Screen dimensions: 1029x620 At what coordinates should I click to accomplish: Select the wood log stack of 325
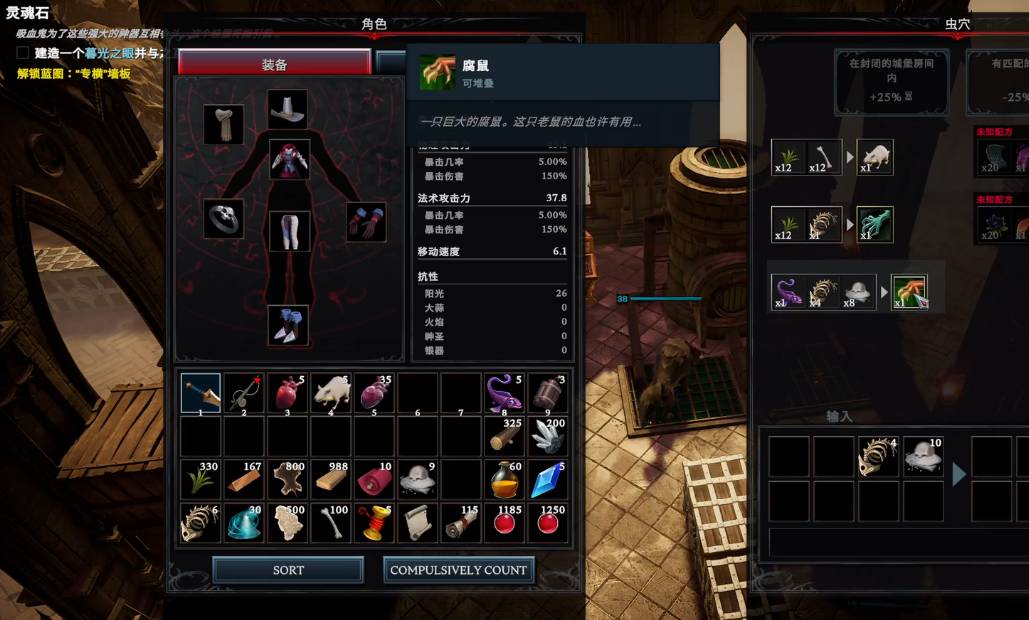click(x=504, y=436)
